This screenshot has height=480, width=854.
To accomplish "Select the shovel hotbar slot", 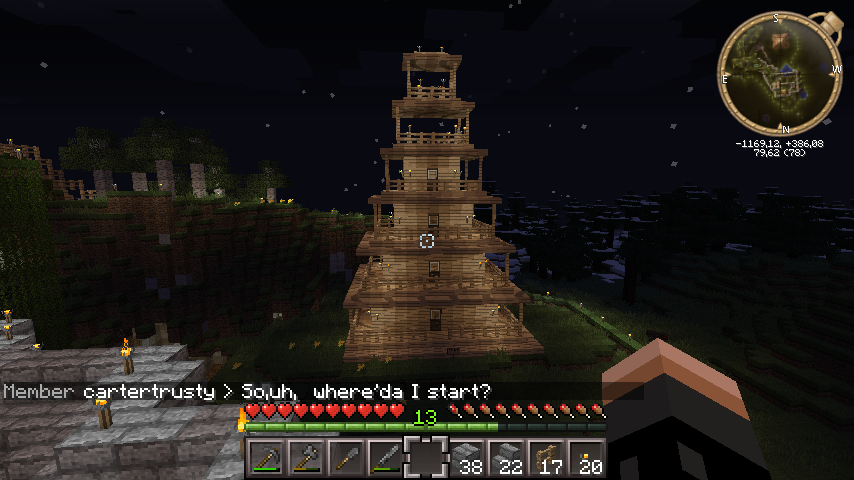I will click(346, 460).
